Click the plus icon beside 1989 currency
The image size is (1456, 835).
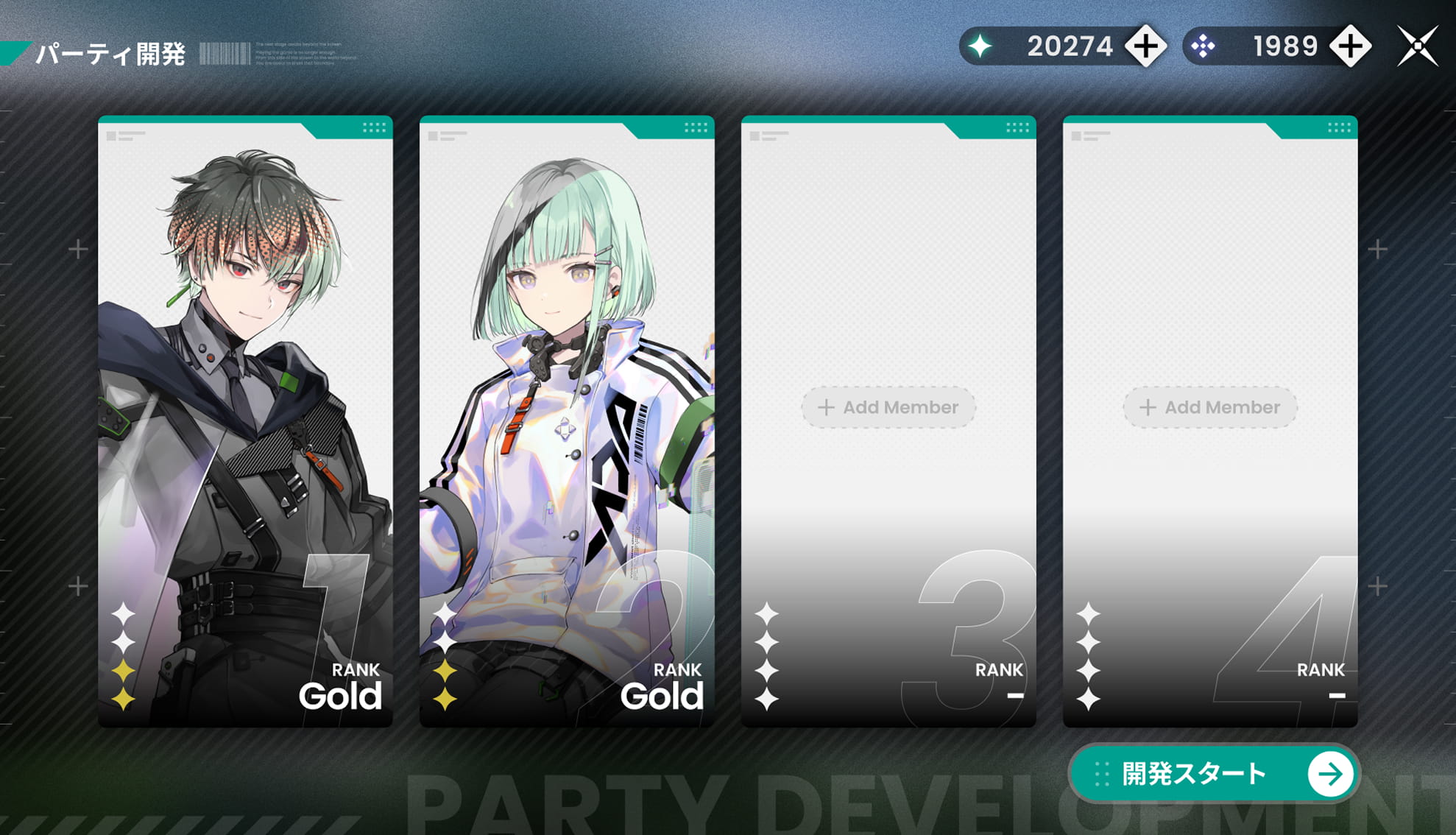(x=1349, y=46)
